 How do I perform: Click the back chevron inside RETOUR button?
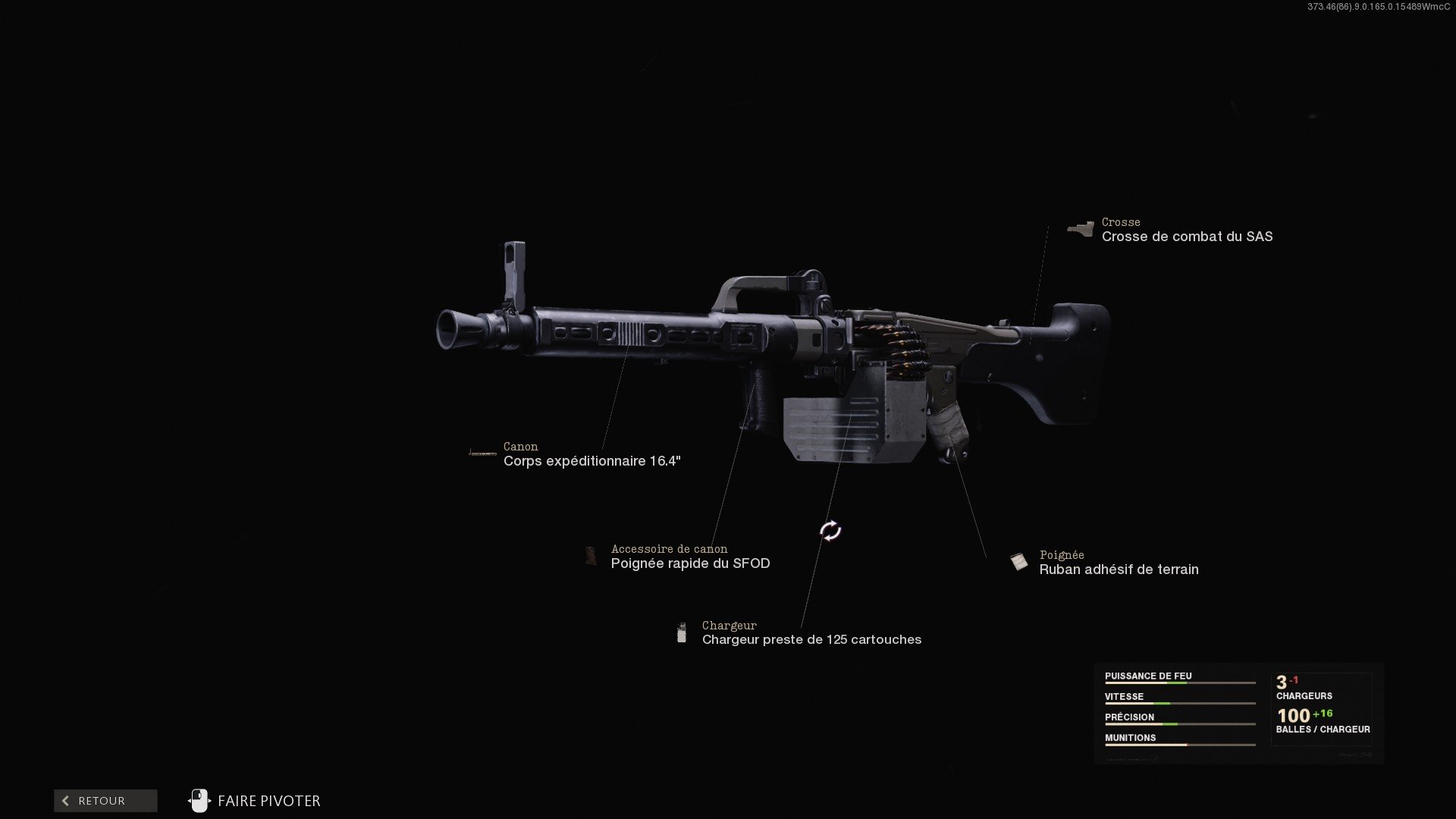[x=64, y=800]
